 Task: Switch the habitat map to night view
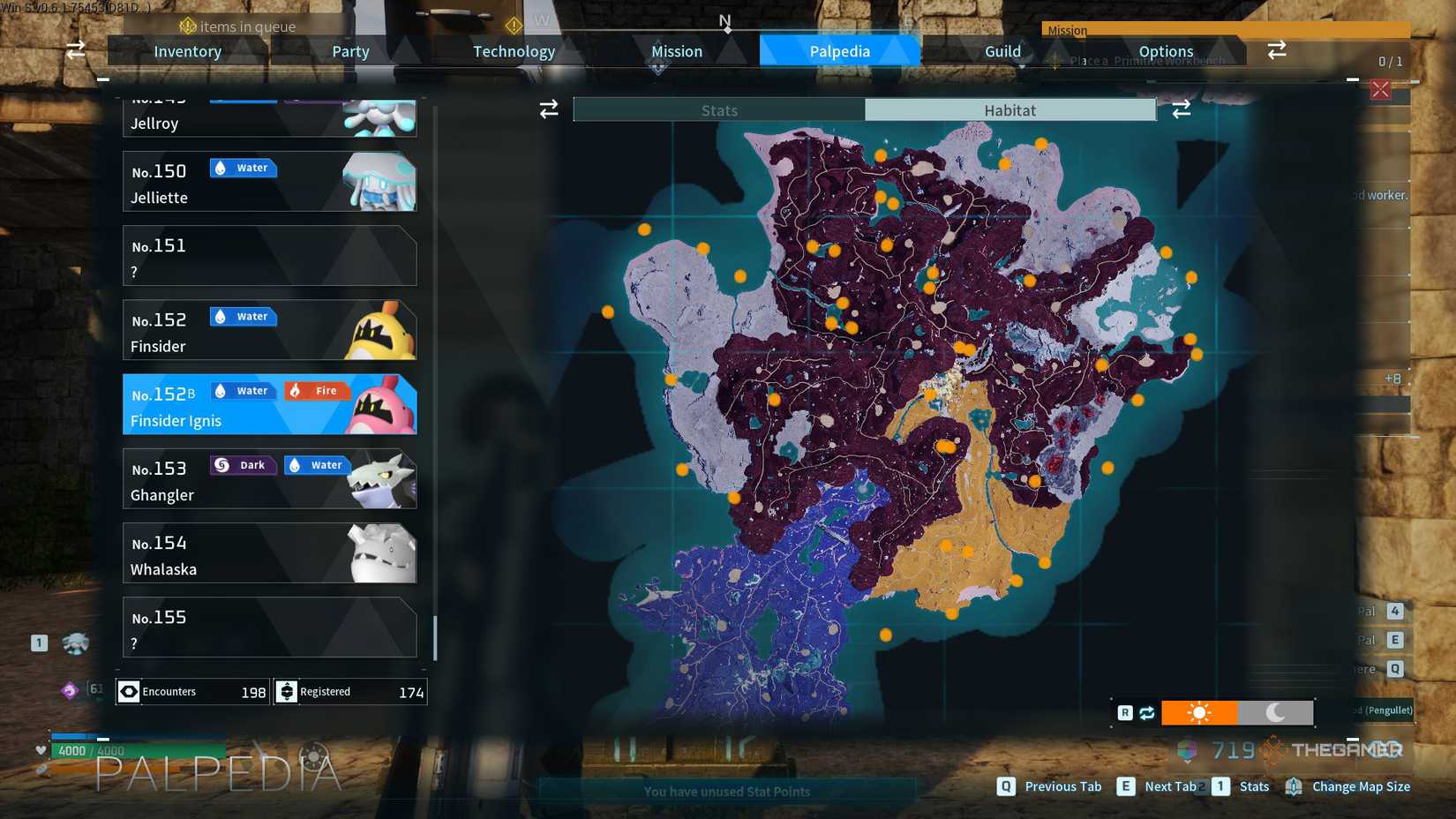[x=1277, y=711]
